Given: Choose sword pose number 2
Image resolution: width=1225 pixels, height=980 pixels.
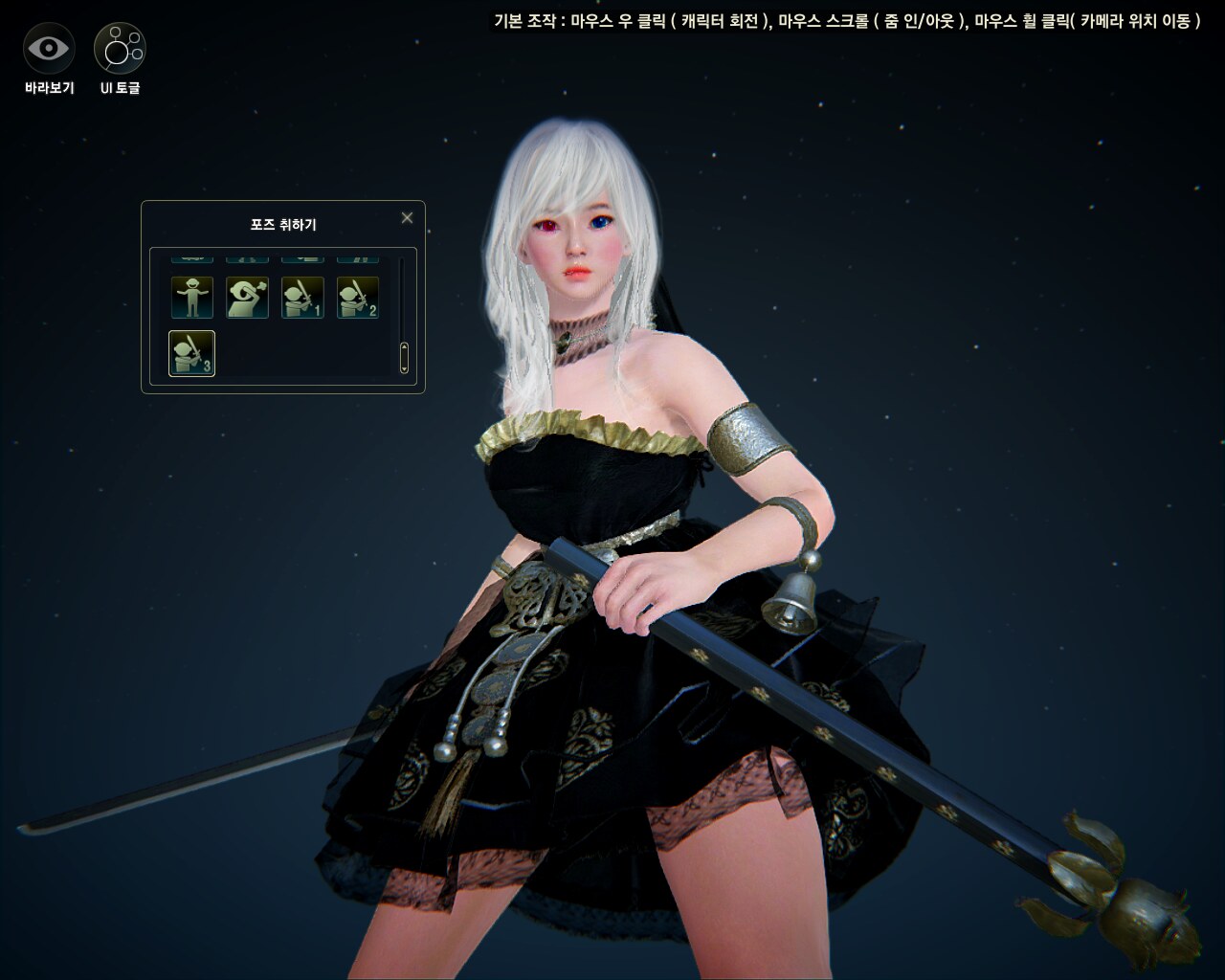Looking at the screenshot, I should tap(358, 298).
